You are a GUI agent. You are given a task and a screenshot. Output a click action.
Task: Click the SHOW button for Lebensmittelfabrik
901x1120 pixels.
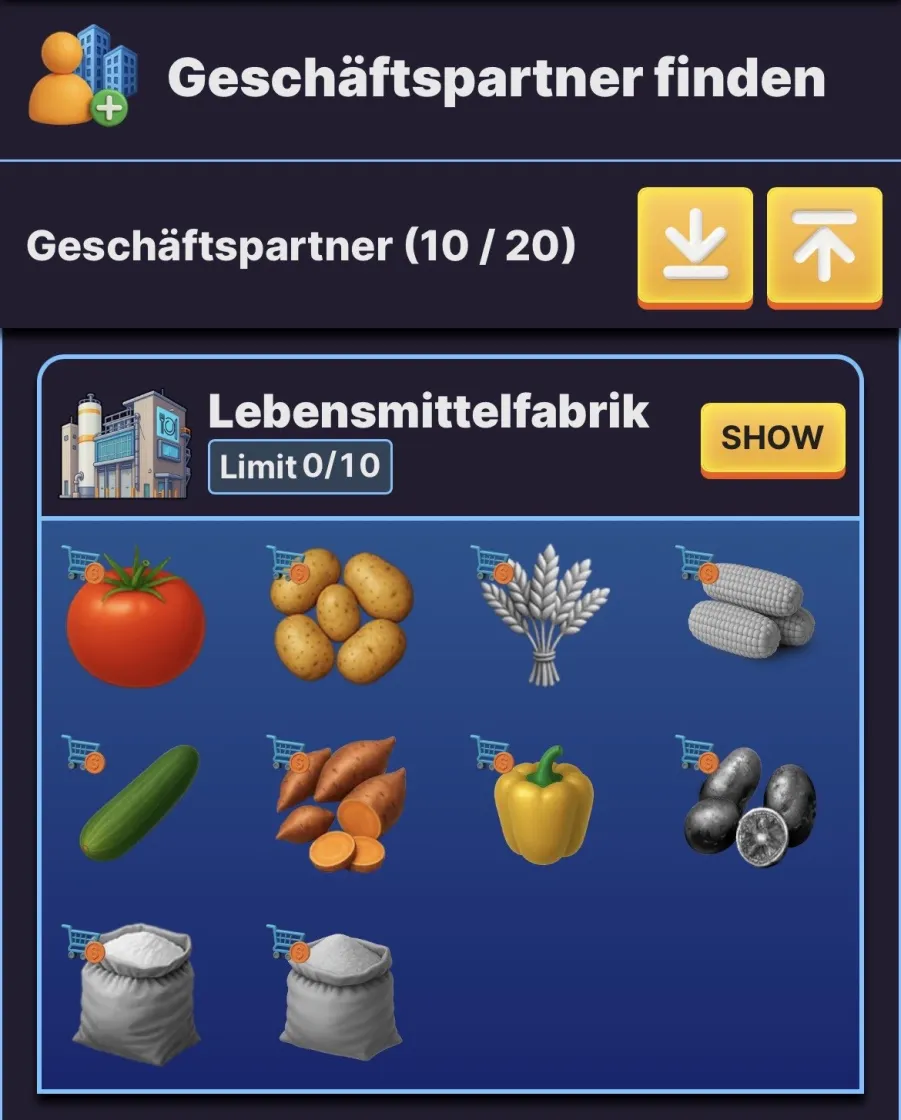[x=772, y=438]
